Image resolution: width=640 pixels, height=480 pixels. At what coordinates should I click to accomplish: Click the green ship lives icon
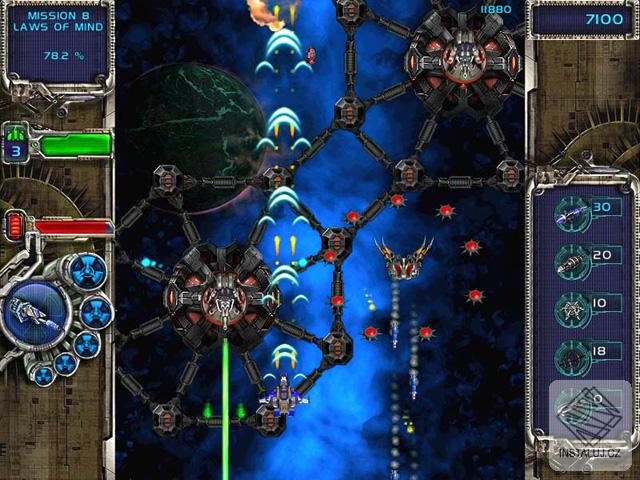click(16, 134)
